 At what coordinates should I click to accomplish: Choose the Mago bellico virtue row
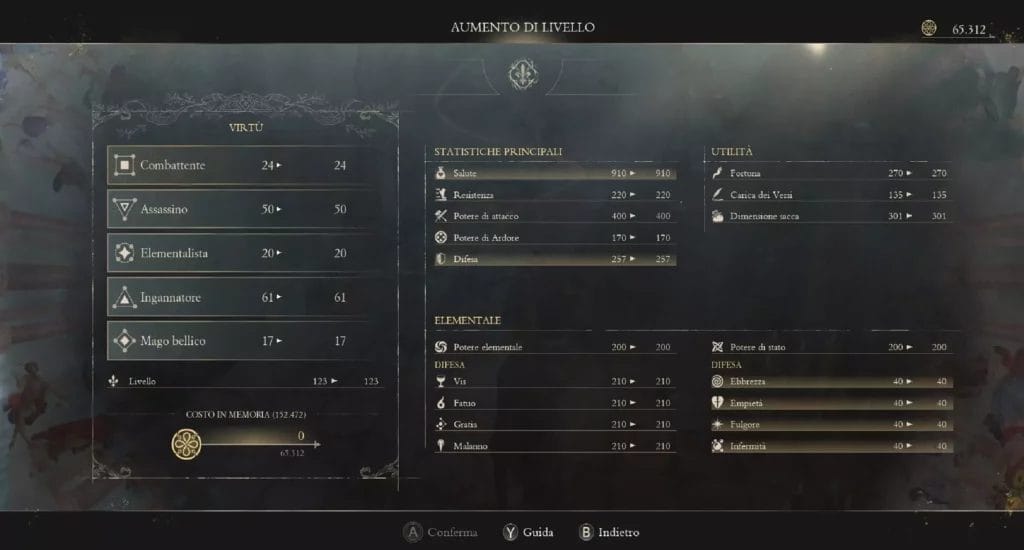point(241,341)
